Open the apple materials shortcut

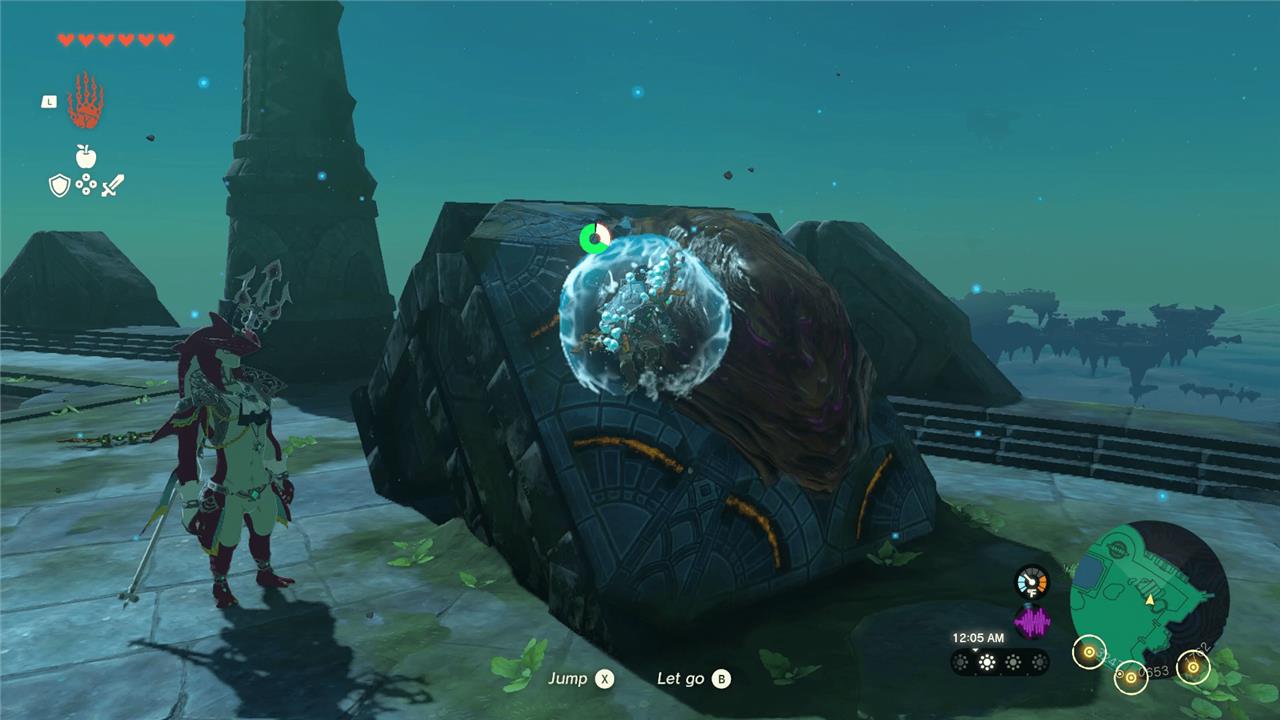(x=86, y=156)
